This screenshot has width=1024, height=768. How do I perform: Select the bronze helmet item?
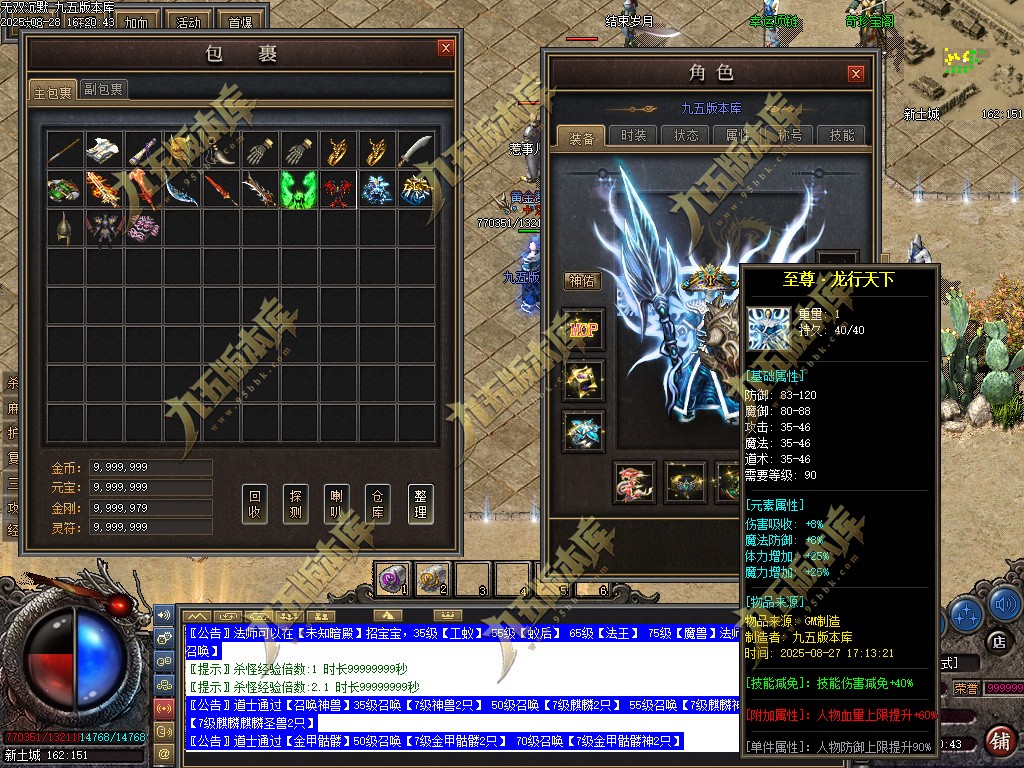[x=64, y=227]
